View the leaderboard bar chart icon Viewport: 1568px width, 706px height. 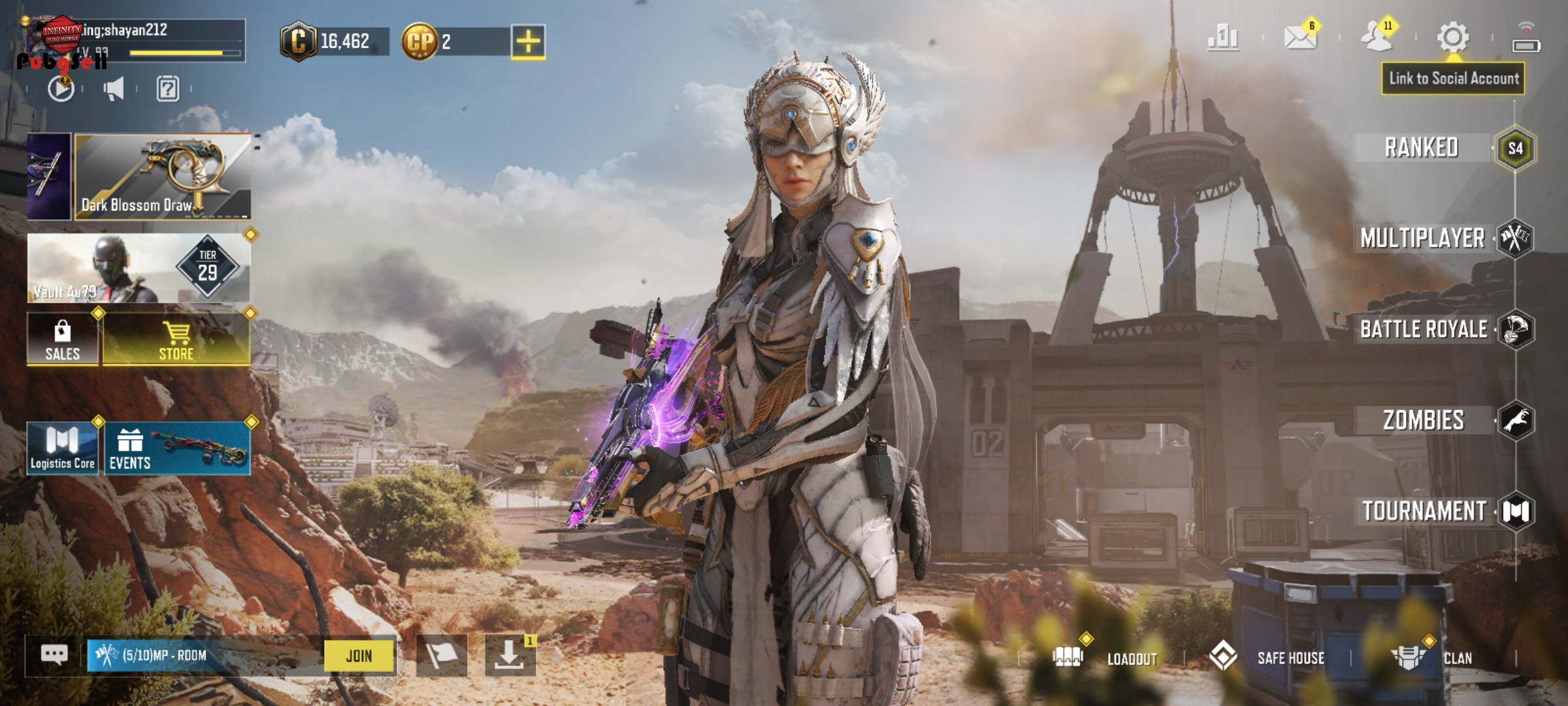click(x=1223, y=37)
